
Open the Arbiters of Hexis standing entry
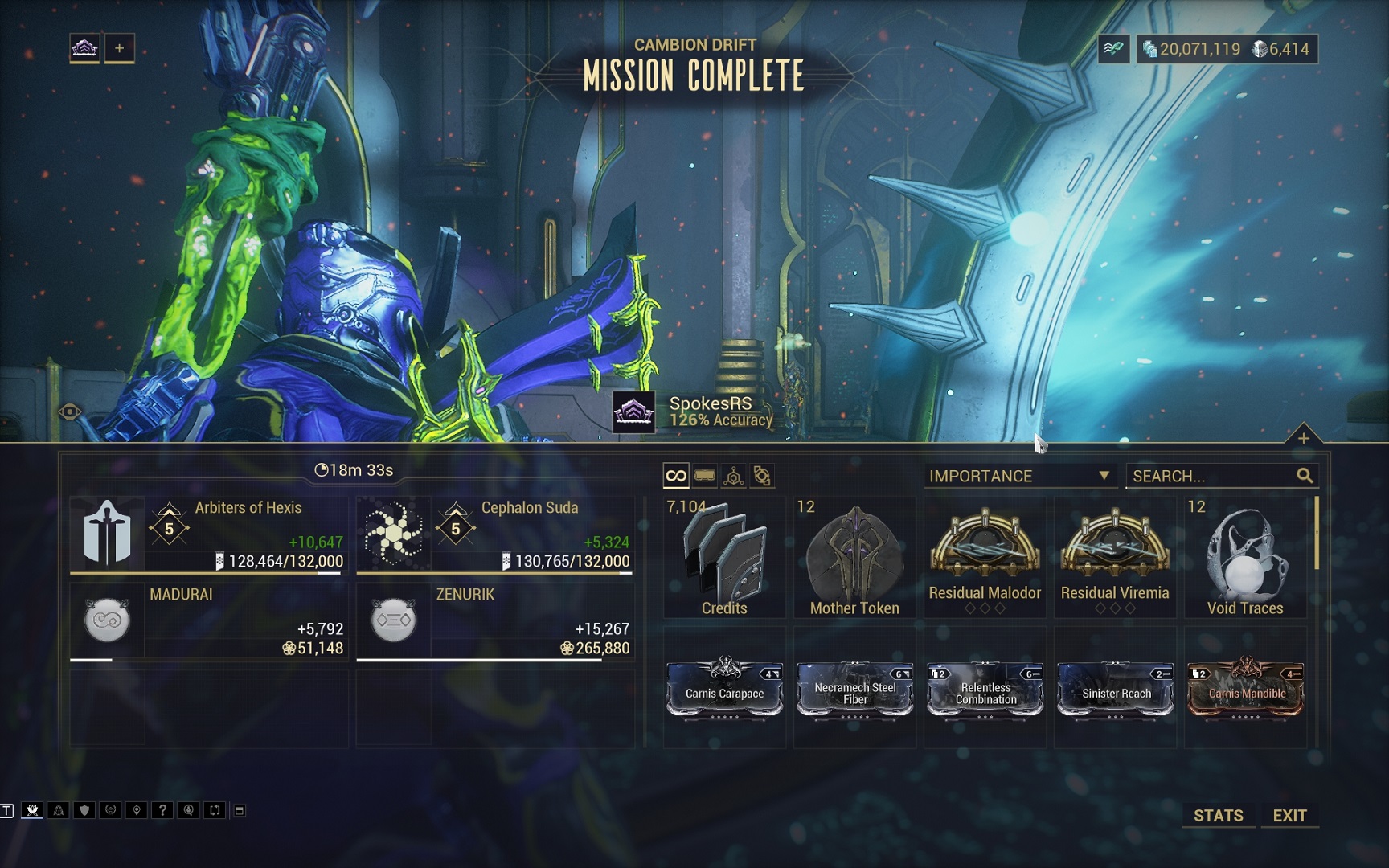click(208, 534)
